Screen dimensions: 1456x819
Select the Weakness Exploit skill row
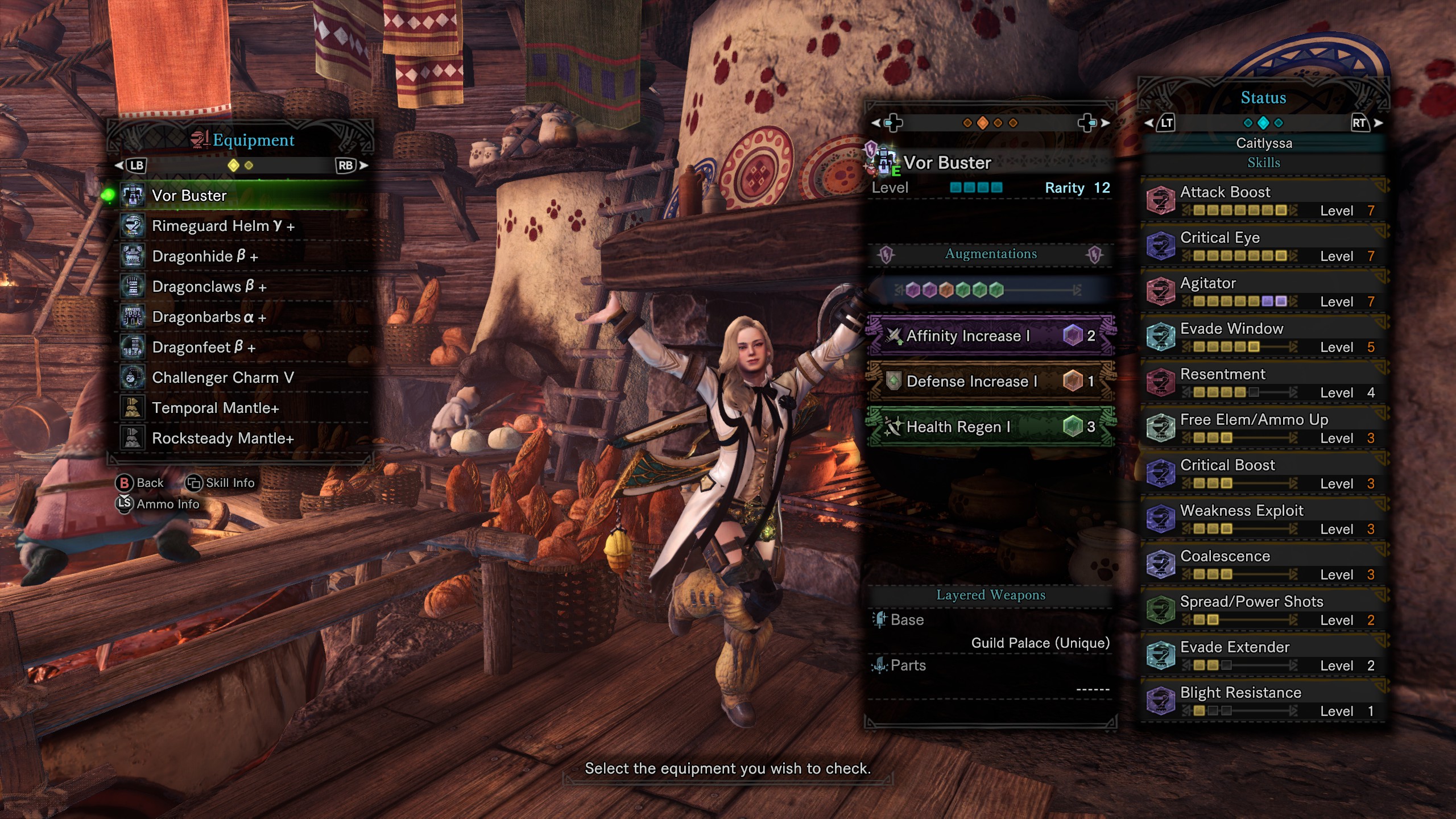tap(1263, 519)
